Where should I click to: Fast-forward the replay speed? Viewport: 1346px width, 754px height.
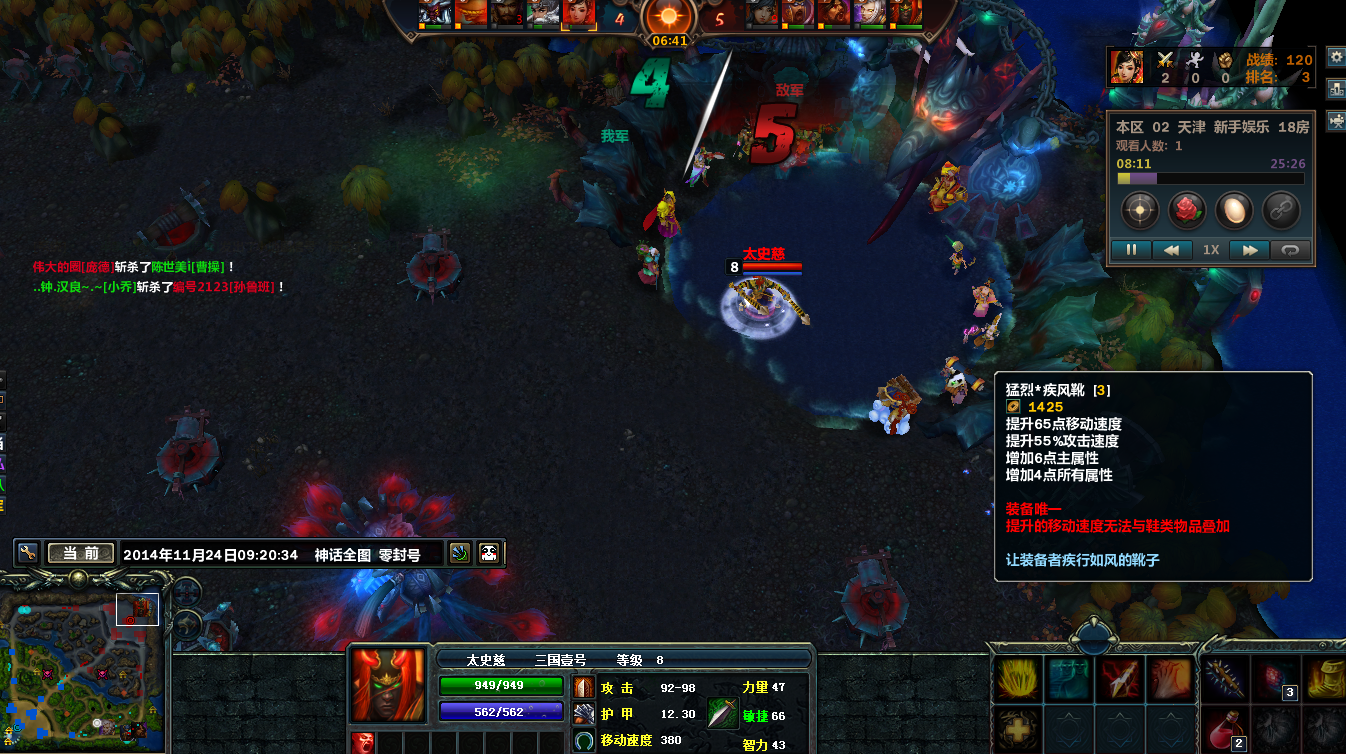[x=1249, y=250]
